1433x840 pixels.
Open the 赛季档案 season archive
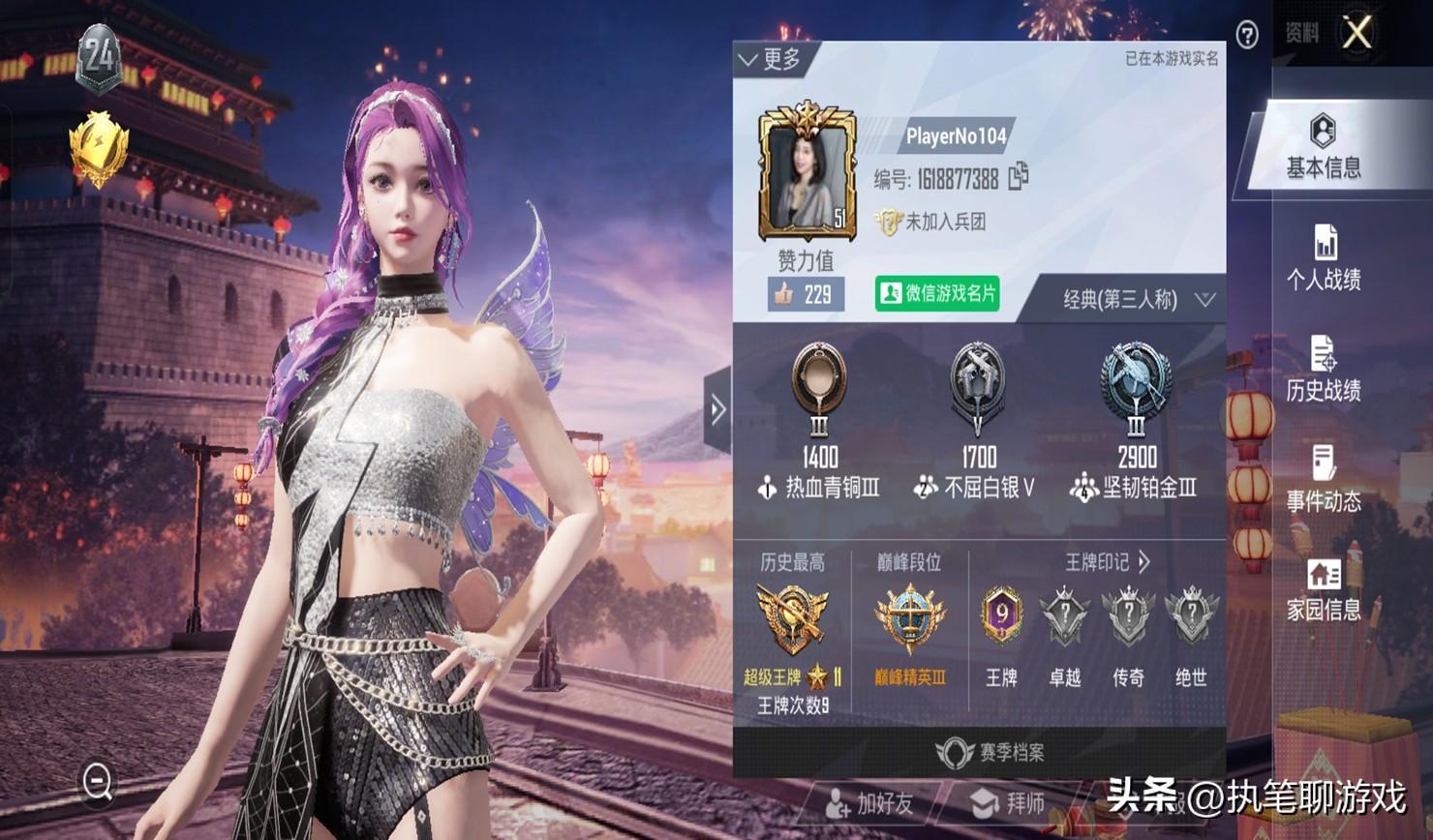(990, 752)
